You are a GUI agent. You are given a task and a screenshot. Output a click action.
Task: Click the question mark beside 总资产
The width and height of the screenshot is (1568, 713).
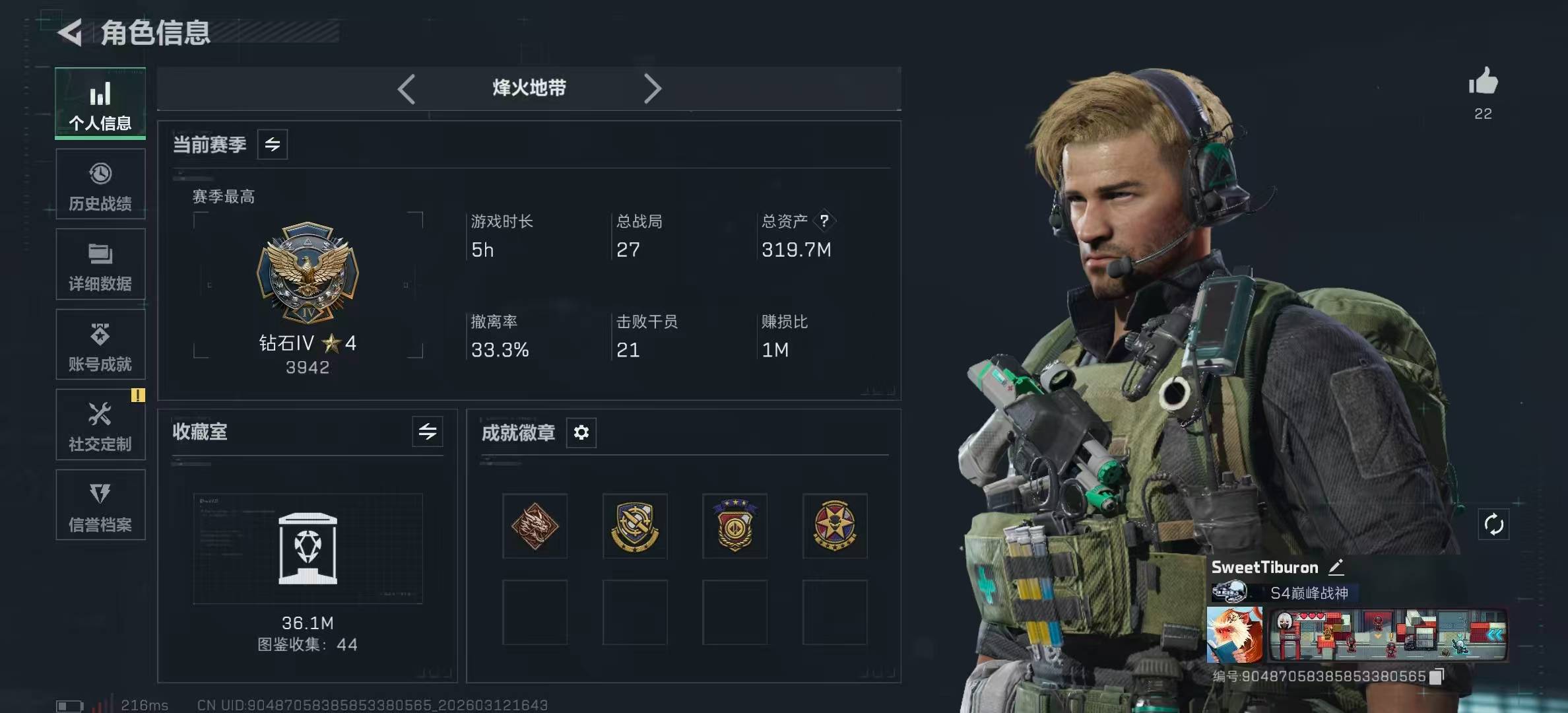coord(824,221)
